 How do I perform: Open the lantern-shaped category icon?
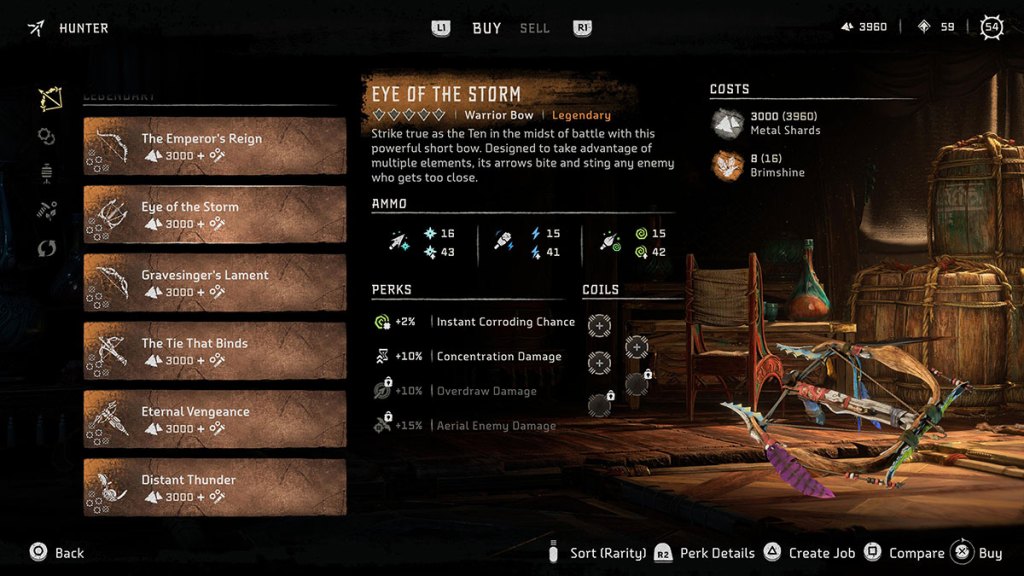pos(47,172)
